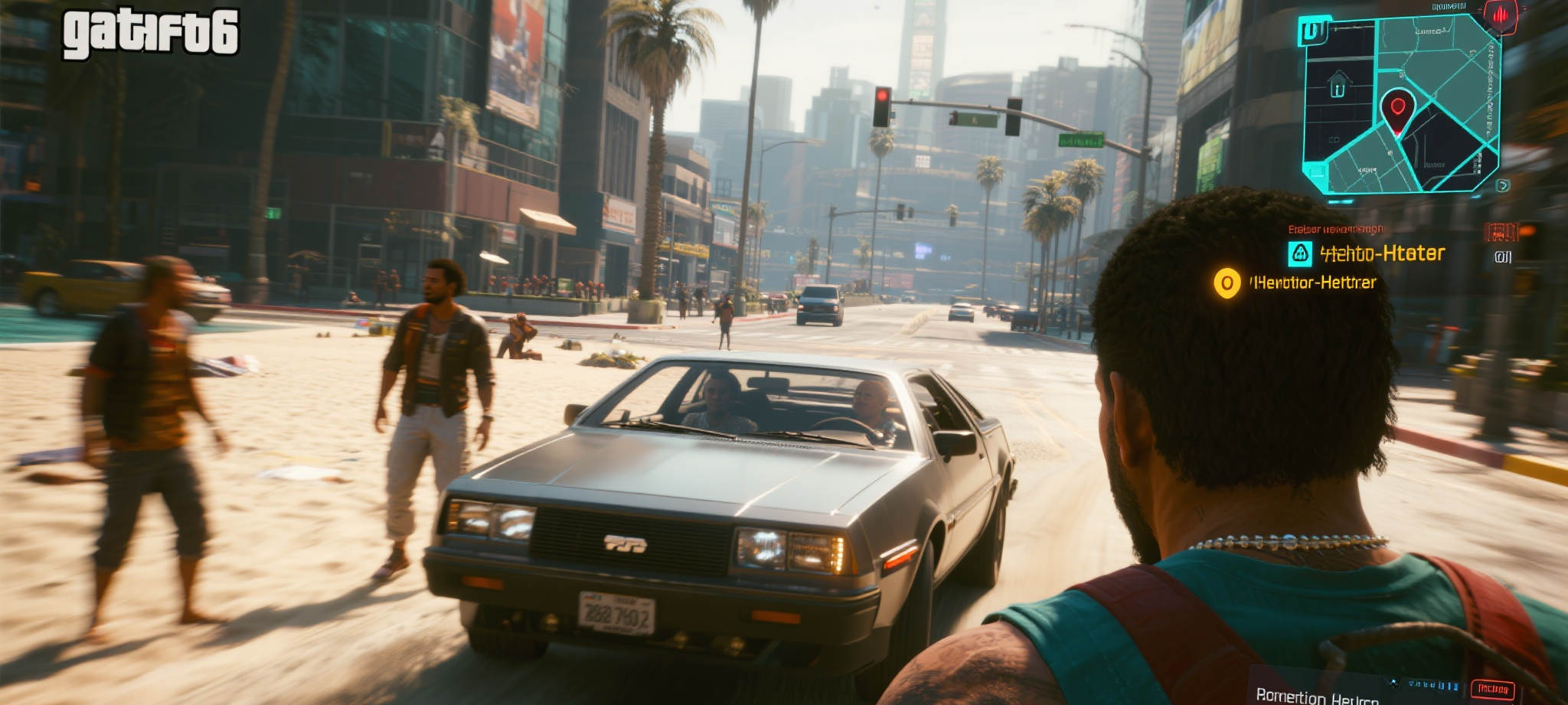The image size is (1568, 705).
Task: Click the cyan tab icon at the minimap's top-left corner
Action: (1314, 31)
